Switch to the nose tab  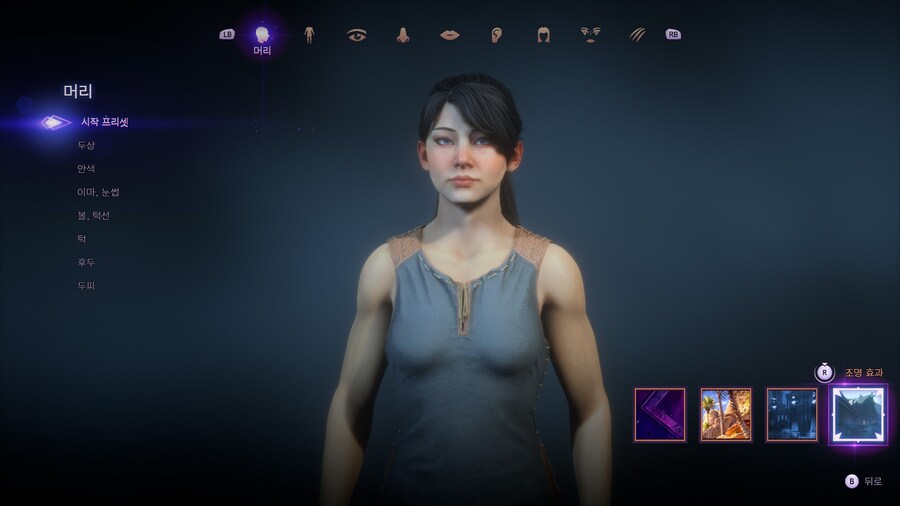point(403,35)
